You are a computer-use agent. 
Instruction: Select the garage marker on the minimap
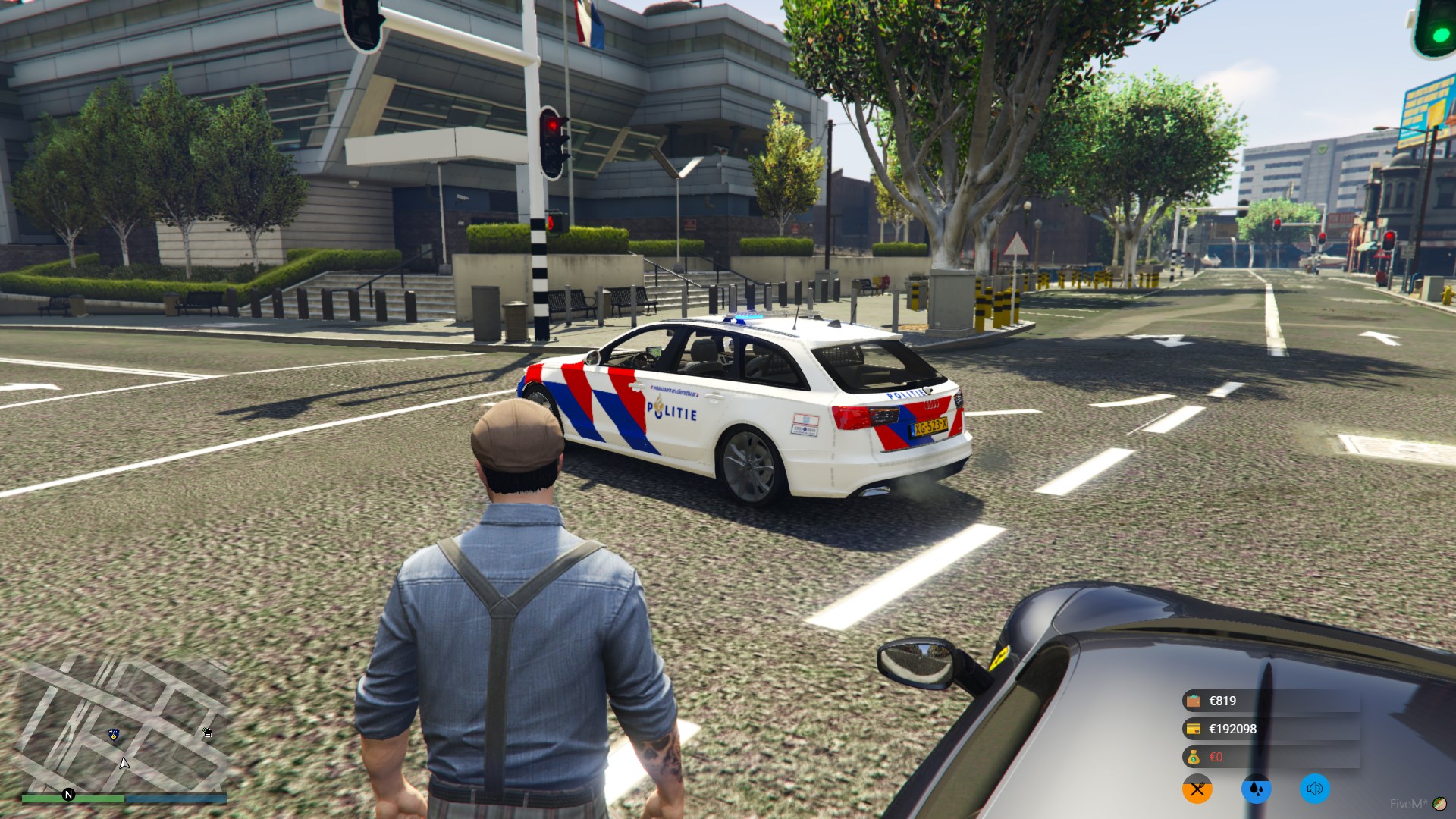[208, 733]
